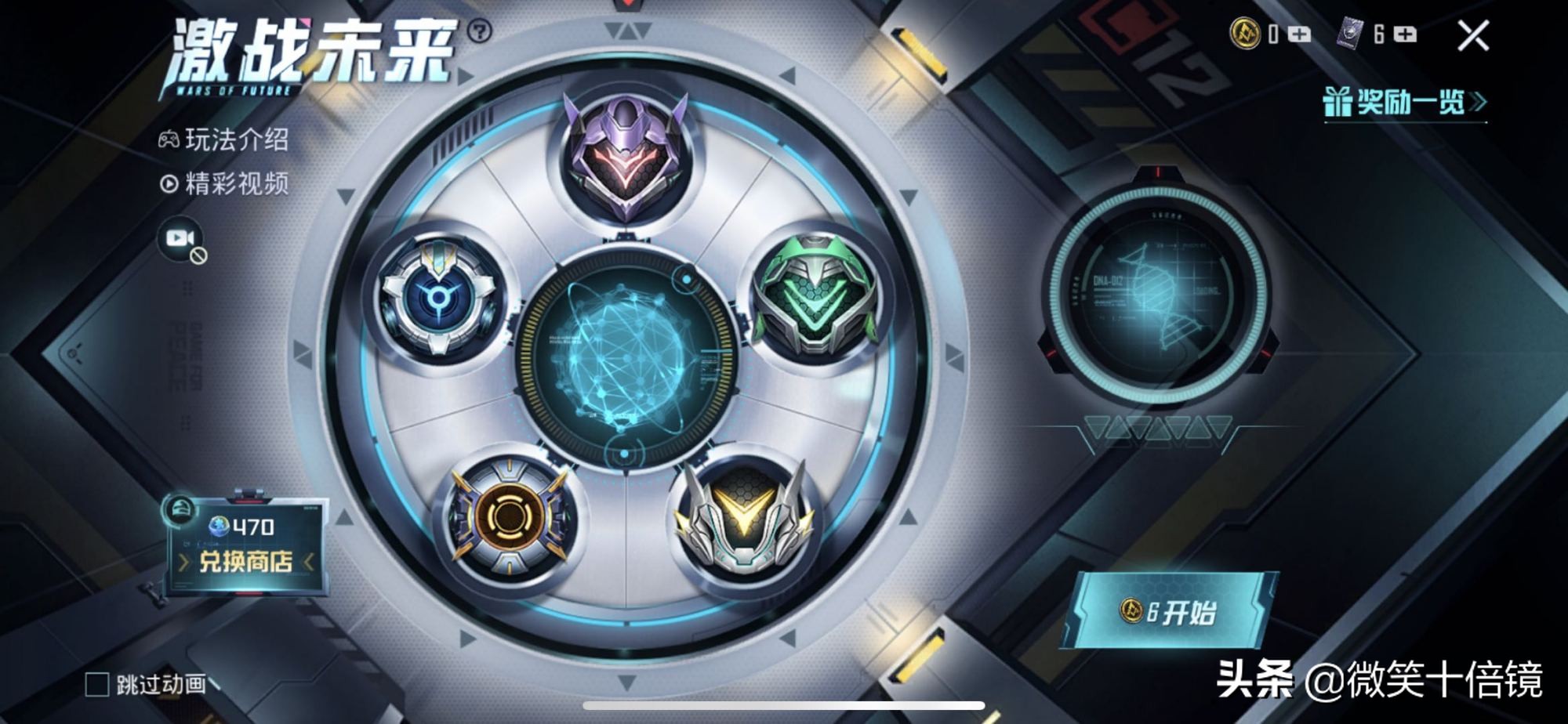Image resolution: width=1568 pixels, height=724 pixels.
Task: Open the 兑换商店 exchange shop
Action: 245,560
